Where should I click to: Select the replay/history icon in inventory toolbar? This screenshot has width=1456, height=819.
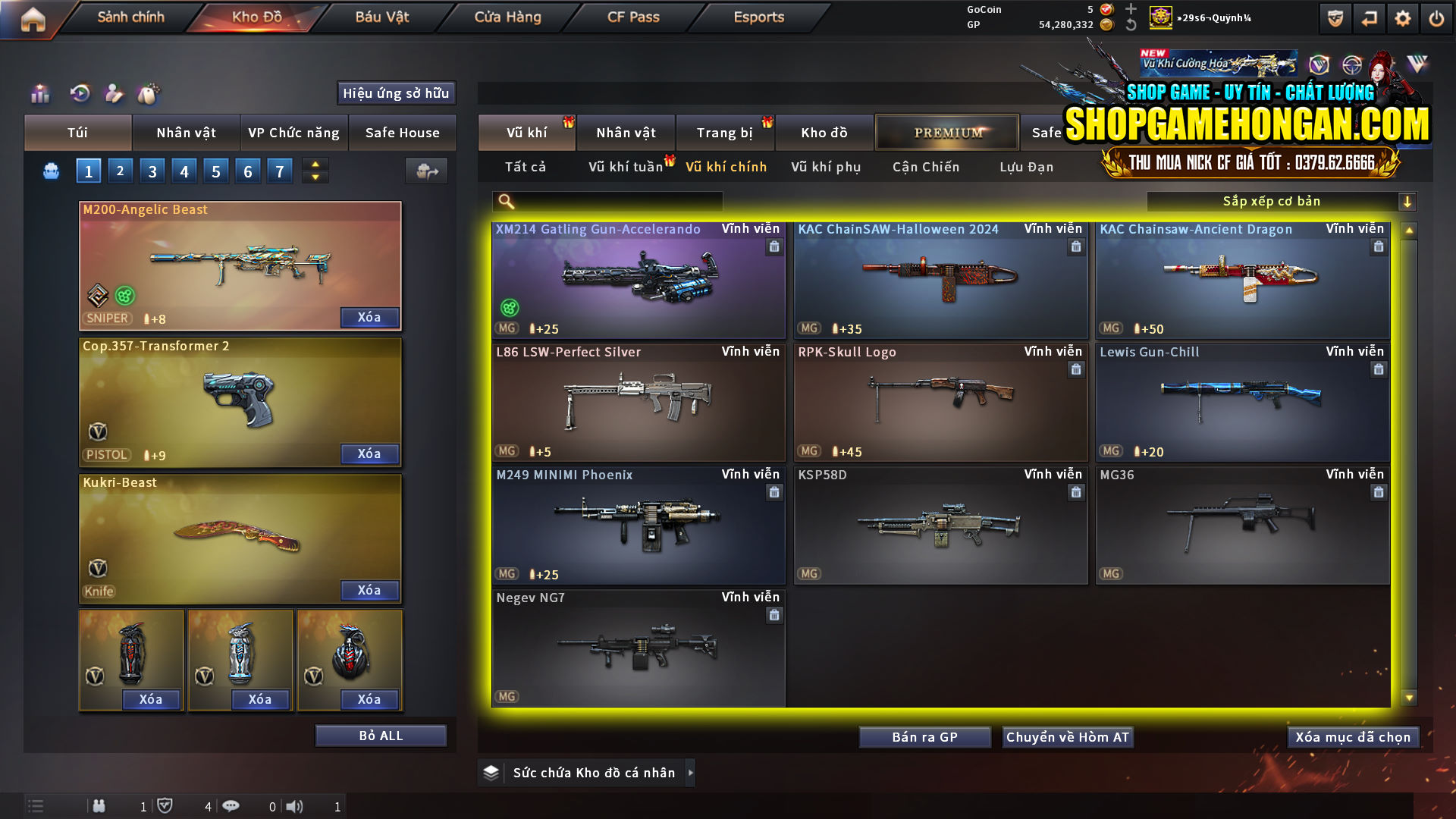click(x=79, y=93)
